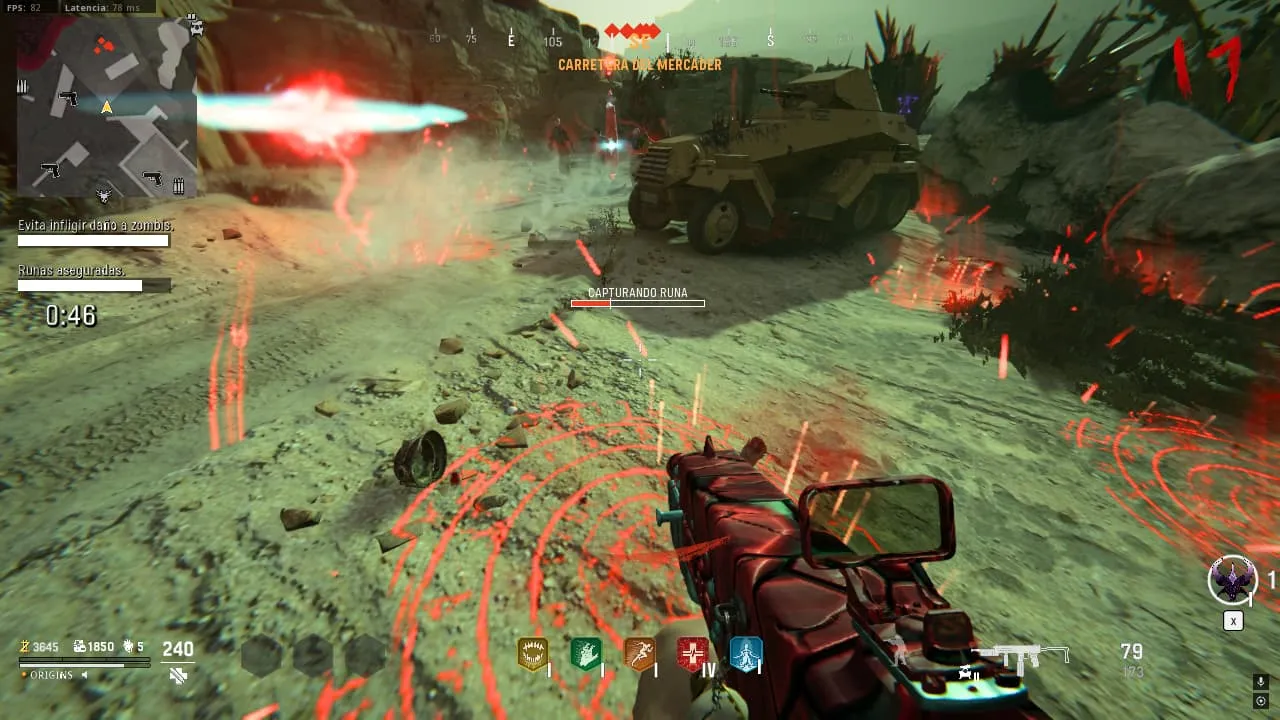
Task: Open the minimap
Action: pos(106,105)
